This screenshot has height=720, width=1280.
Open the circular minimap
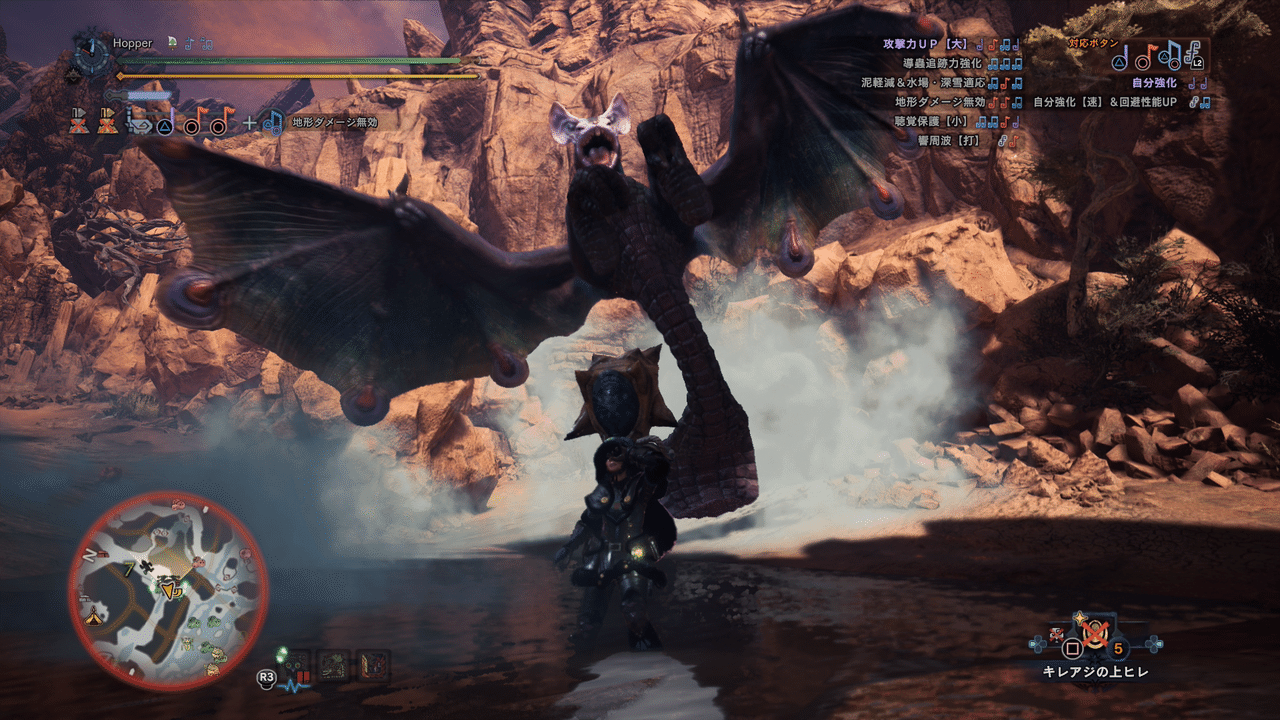167,592
